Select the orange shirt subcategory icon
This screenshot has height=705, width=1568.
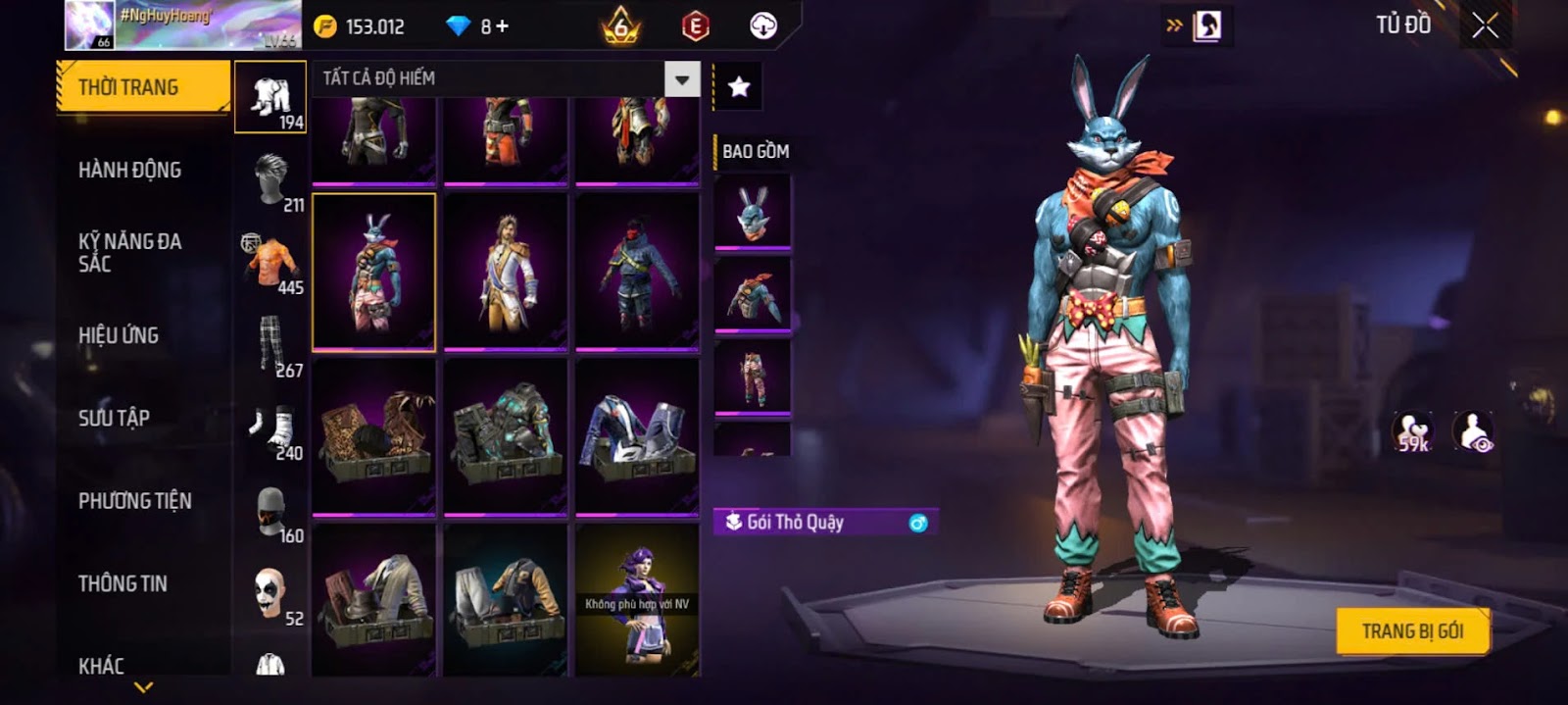pyautogui.click(x=271, y=264)
